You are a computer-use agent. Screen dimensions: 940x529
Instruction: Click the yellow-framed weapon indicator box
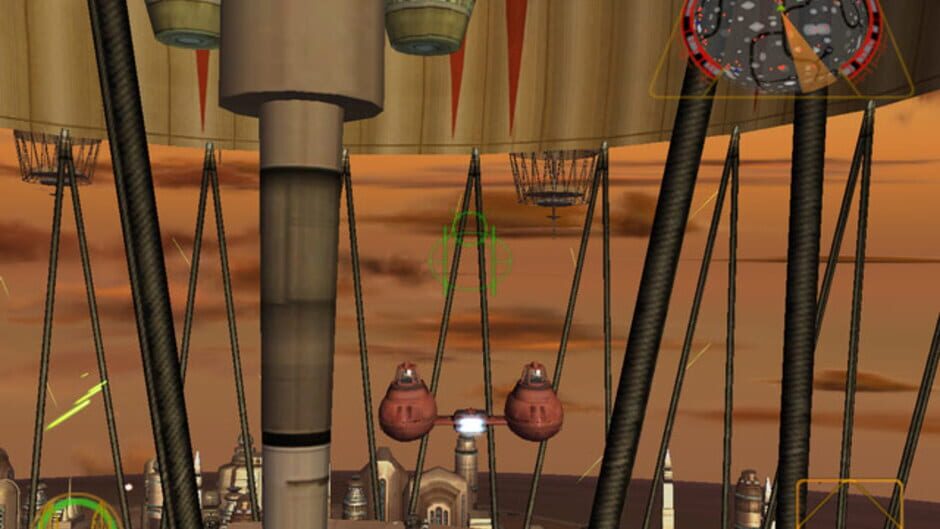pos(849,505)
